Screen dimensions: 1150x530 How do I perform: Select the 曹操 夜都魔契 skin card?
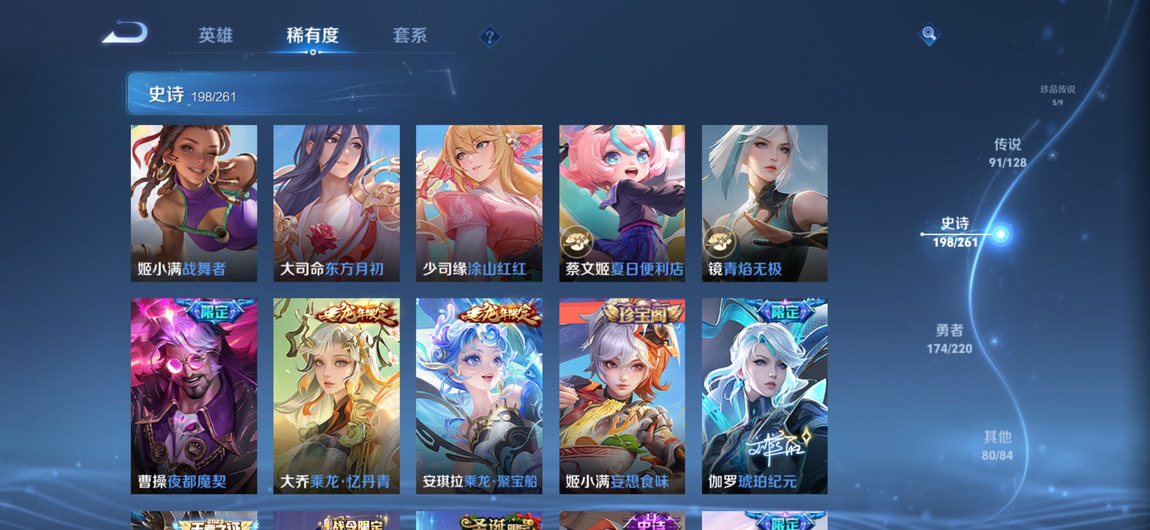(x=194, y=396)
